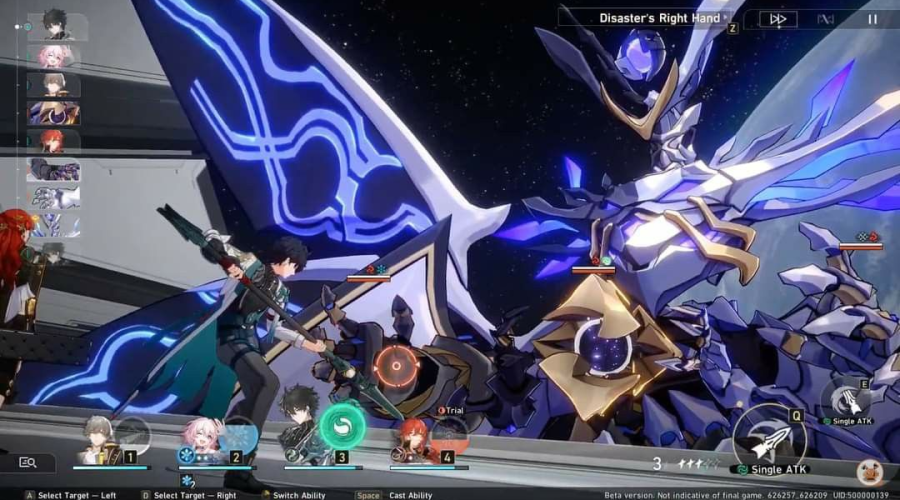Open Disaster's Right Hand enemy info

(x=658, y=18)
